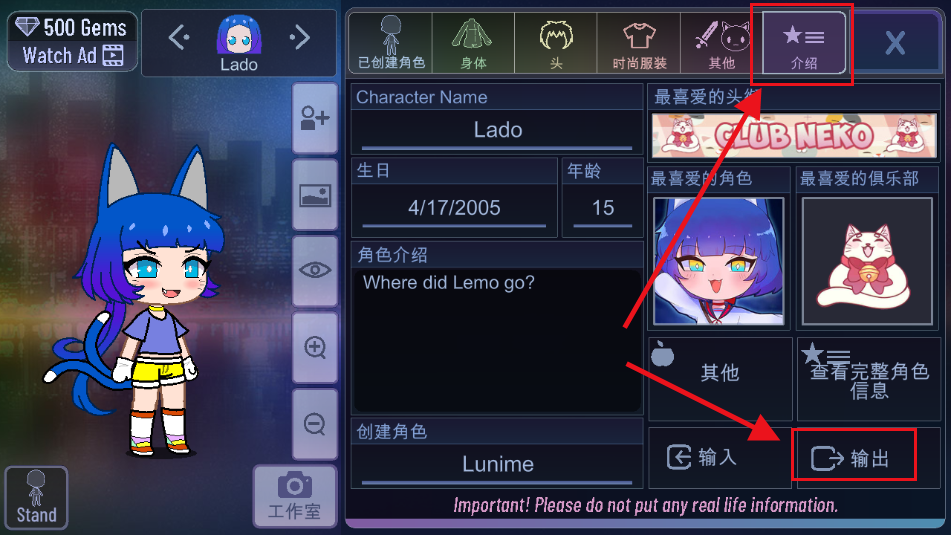Click the 输出 export button
Screen dimensions: 951x535
(855, 457)
